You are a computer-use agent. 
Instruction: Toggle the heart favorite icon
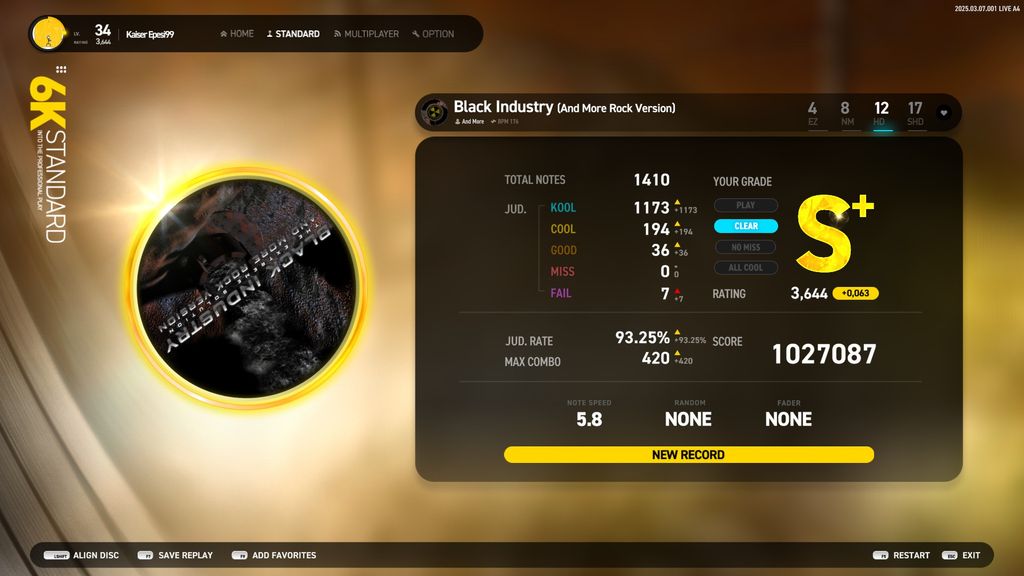pos(943,113)
